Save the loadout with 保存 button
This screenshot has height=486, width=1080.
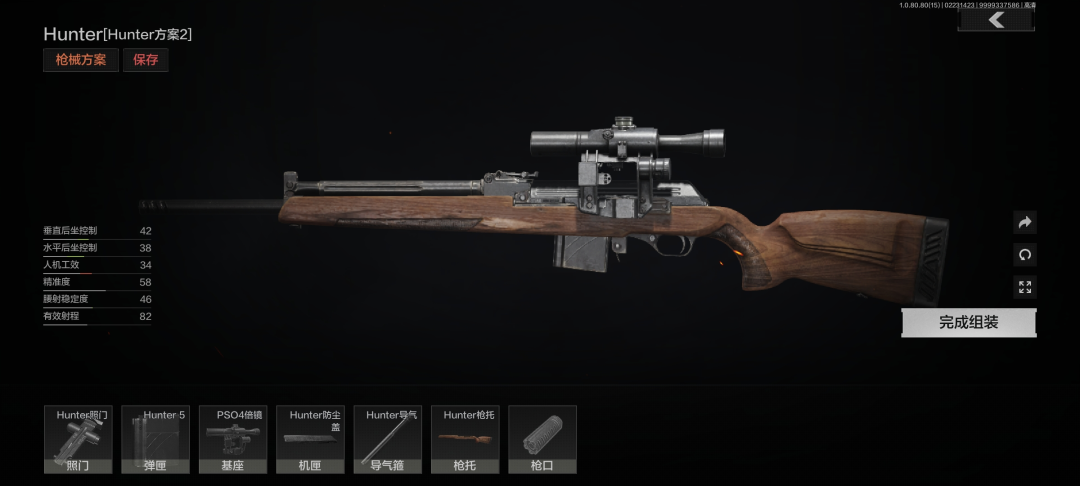tap(146, 60)
